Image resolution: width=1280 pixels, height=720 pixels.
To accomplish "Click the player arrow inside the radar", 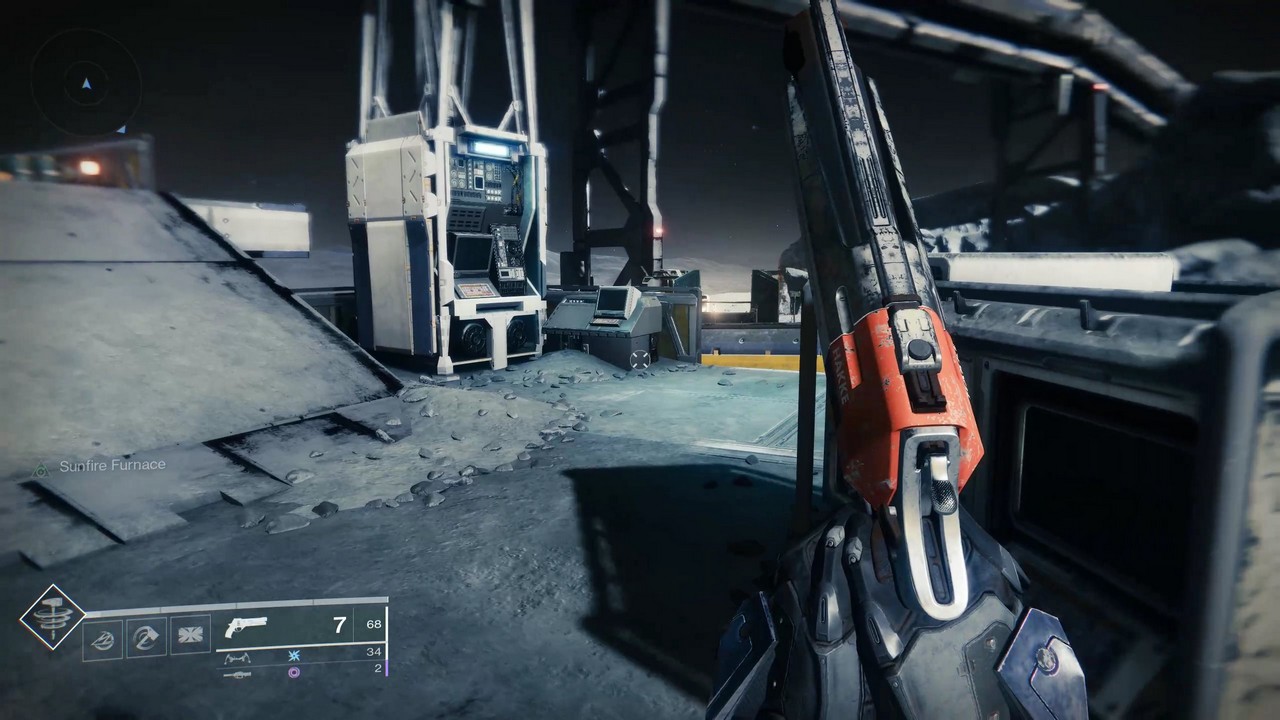I will (x=85, y=85).
